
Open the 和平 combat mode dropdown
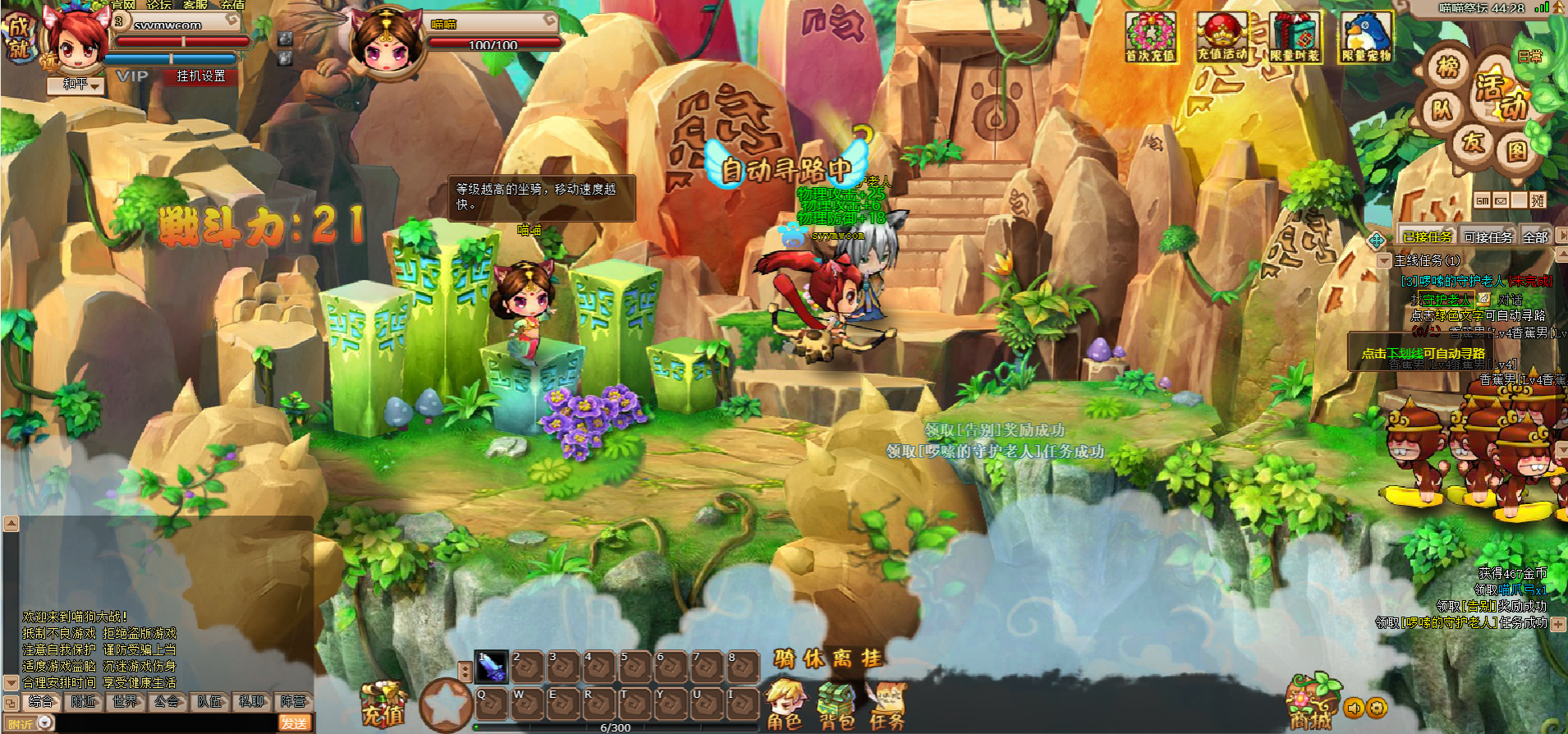click(76, 85)
